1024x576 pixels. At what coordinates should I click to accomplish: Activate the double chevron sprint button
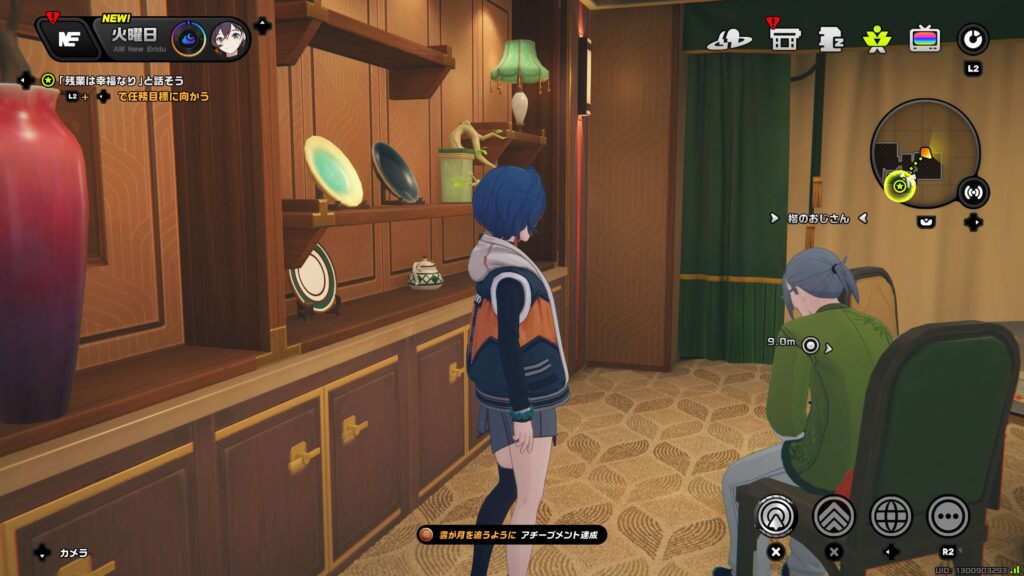(833, 516)
